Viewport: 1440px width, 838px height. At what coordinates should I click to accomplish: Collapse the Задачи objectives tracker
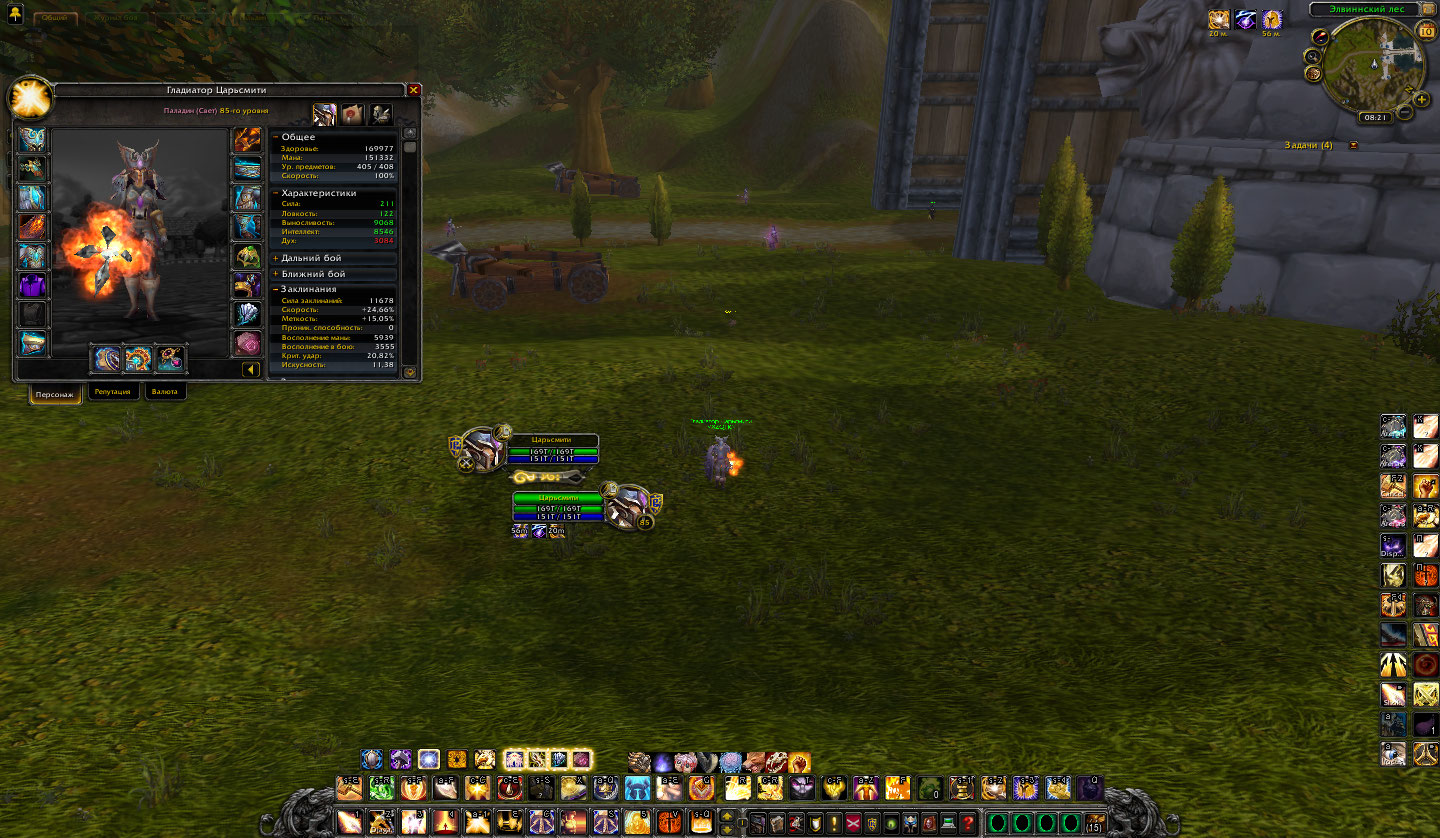tap(1354, 146)
